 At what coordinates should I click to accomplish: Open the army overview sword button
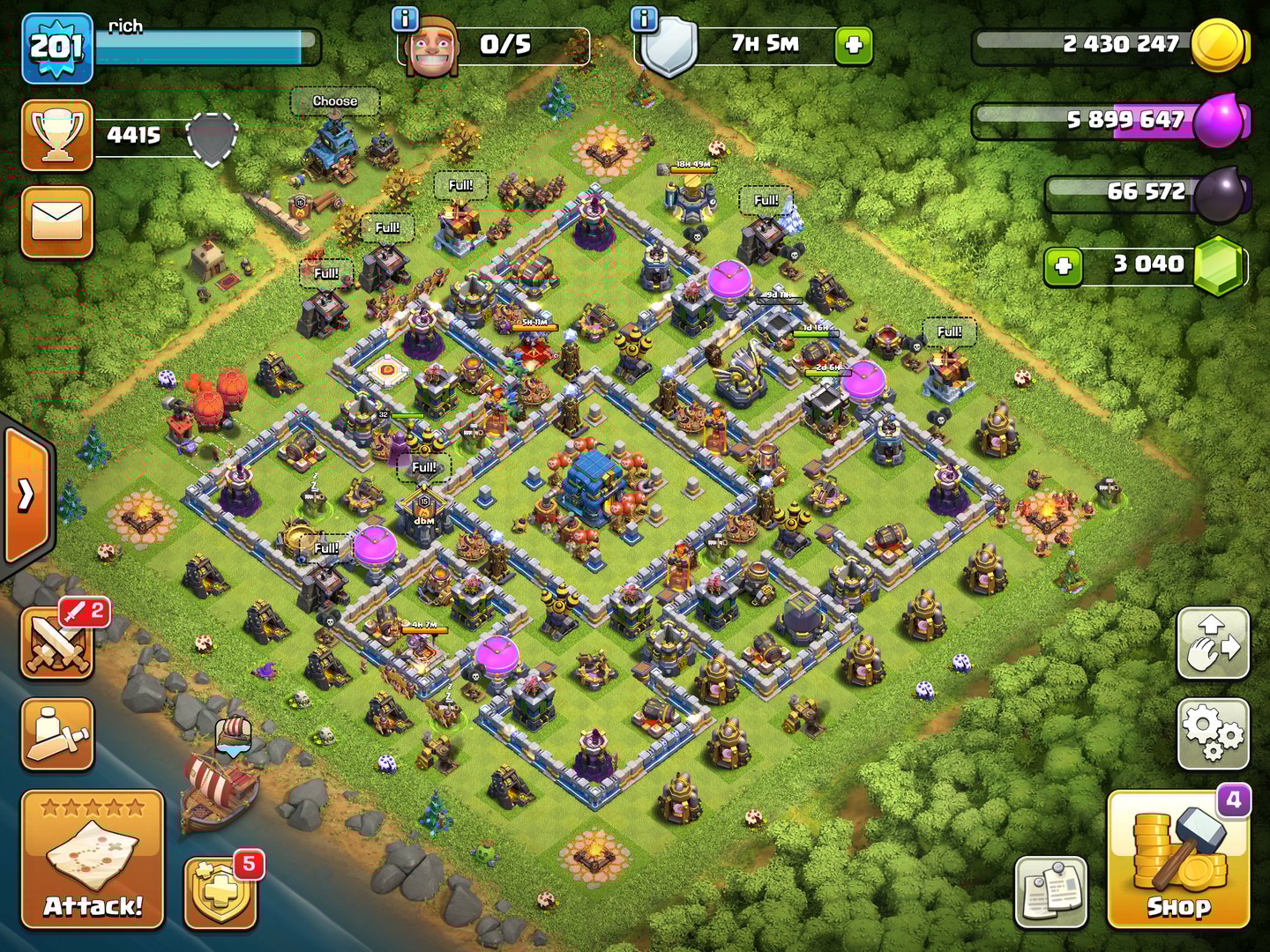click(57, 734)
